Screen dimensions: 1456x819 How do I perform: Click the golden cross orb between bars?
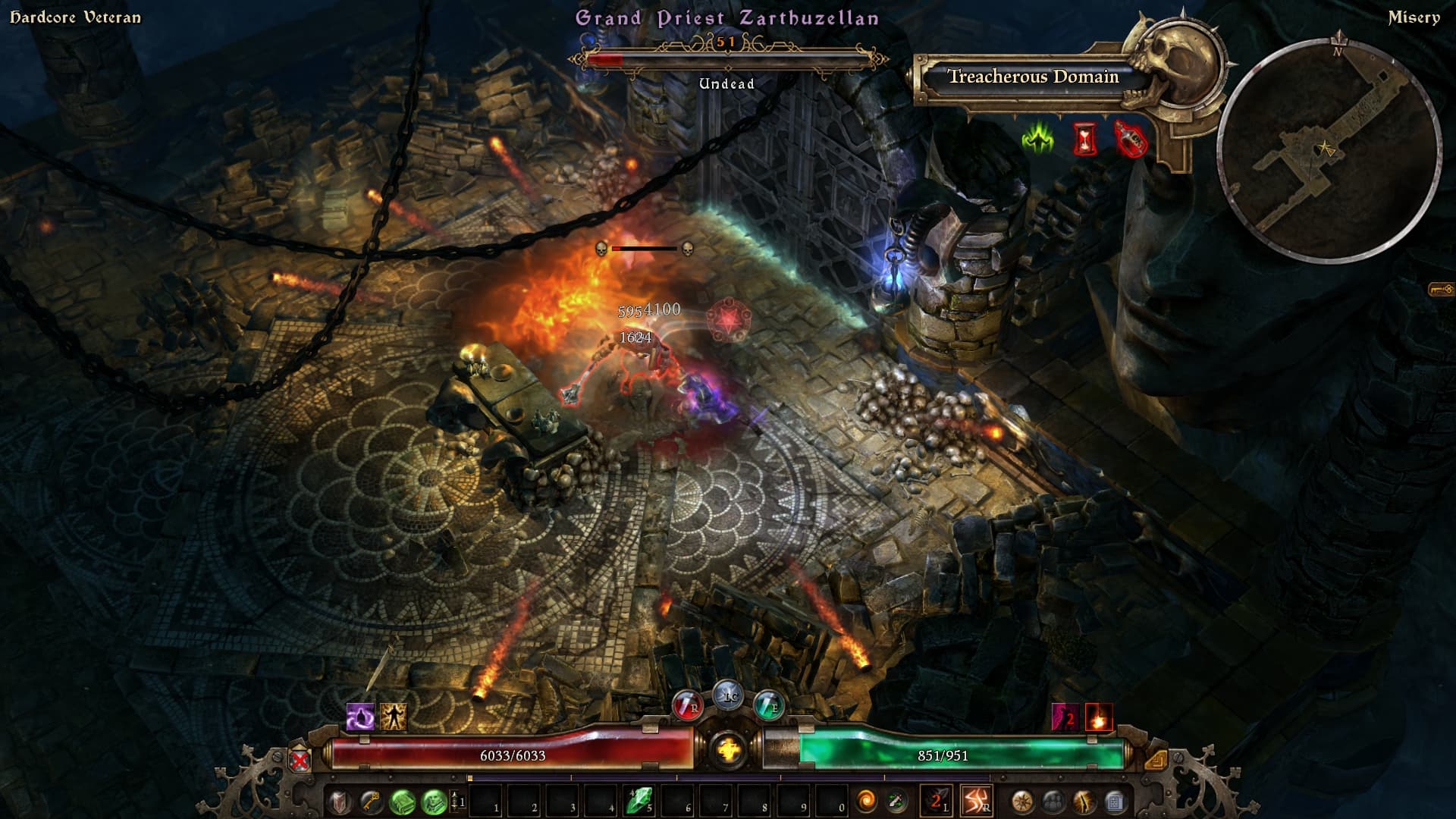pyautogui.click(x=729, y=750)
